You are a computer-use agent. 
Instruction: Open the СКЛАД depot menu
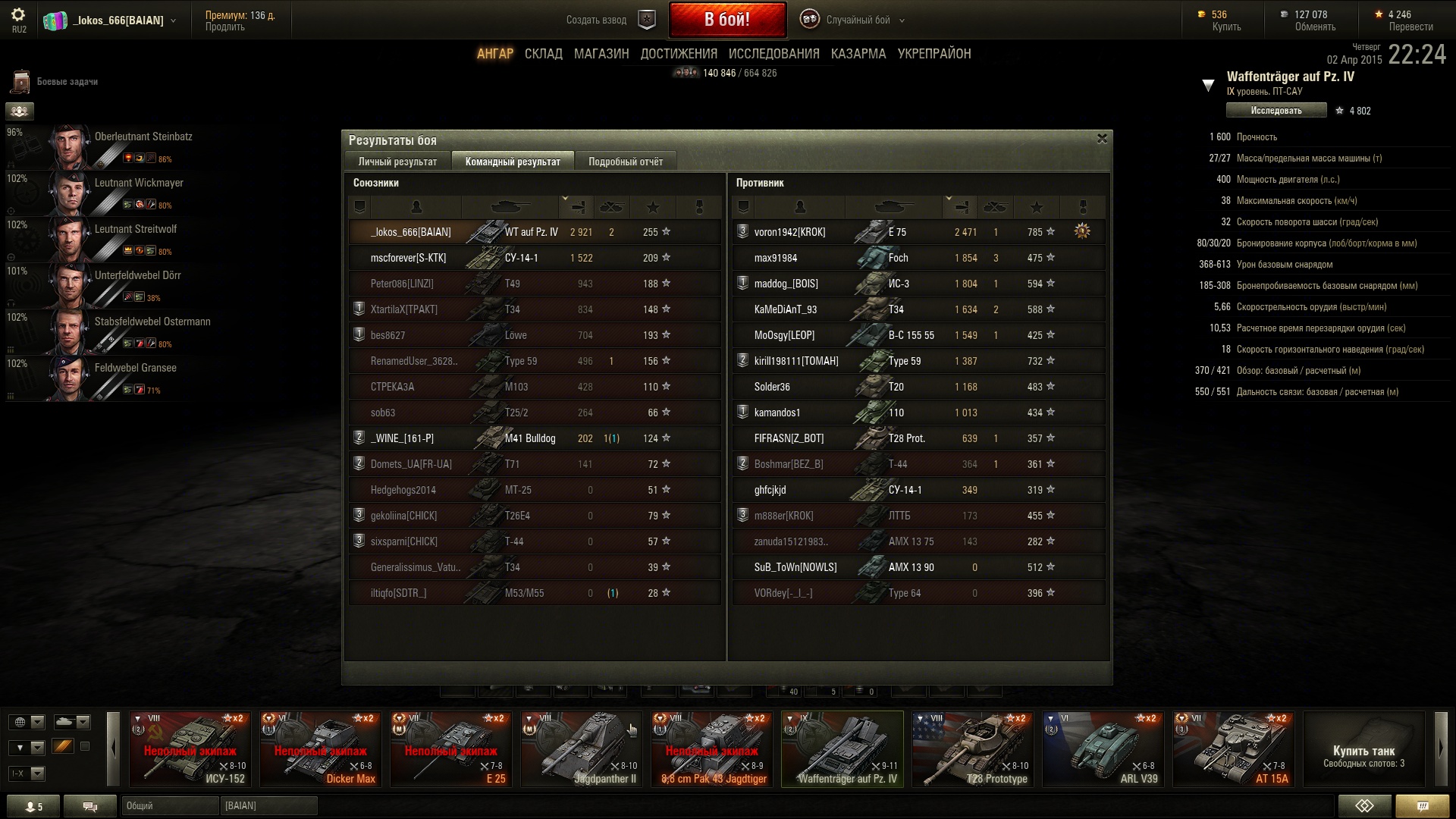pyautogui.click(x=543, y=54)
